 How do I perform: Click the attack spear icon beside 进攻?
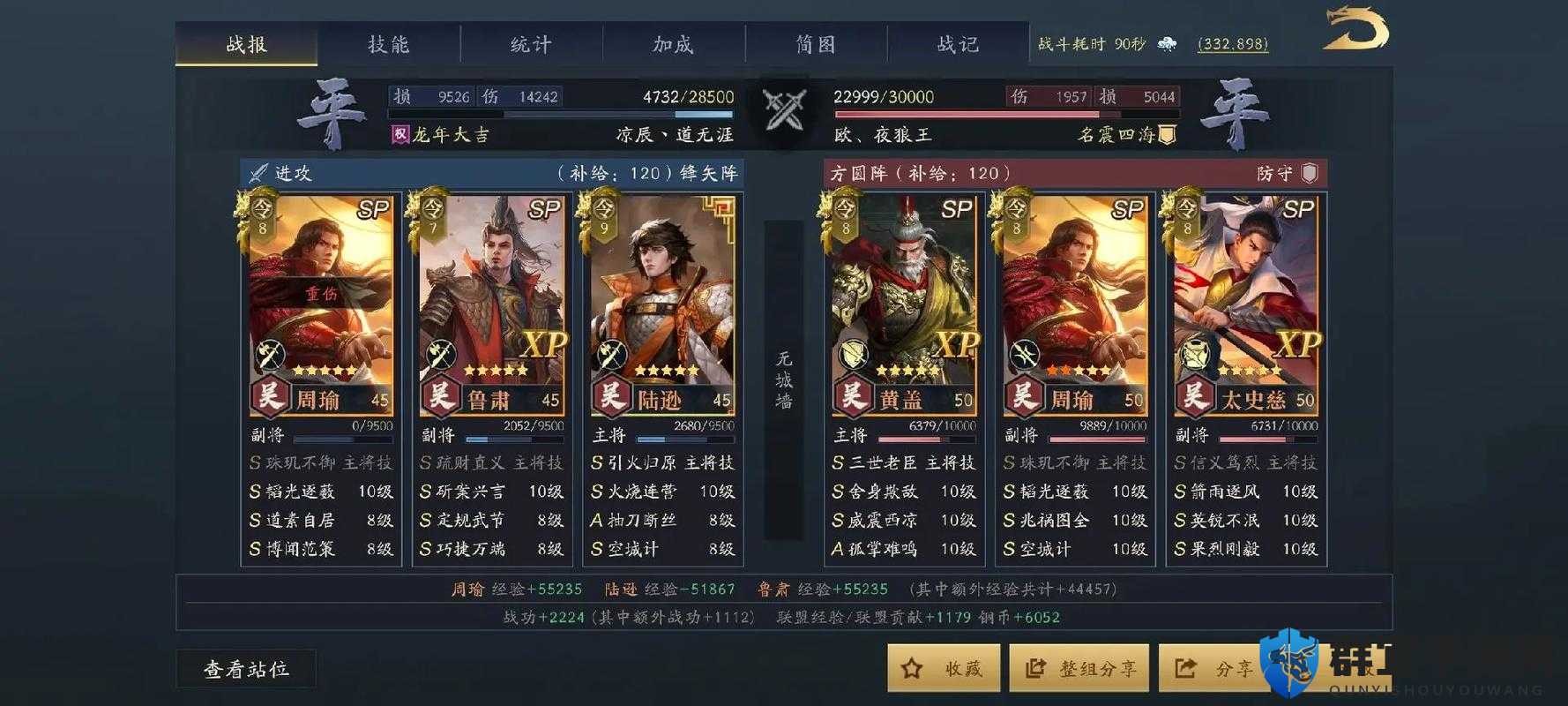257,173
